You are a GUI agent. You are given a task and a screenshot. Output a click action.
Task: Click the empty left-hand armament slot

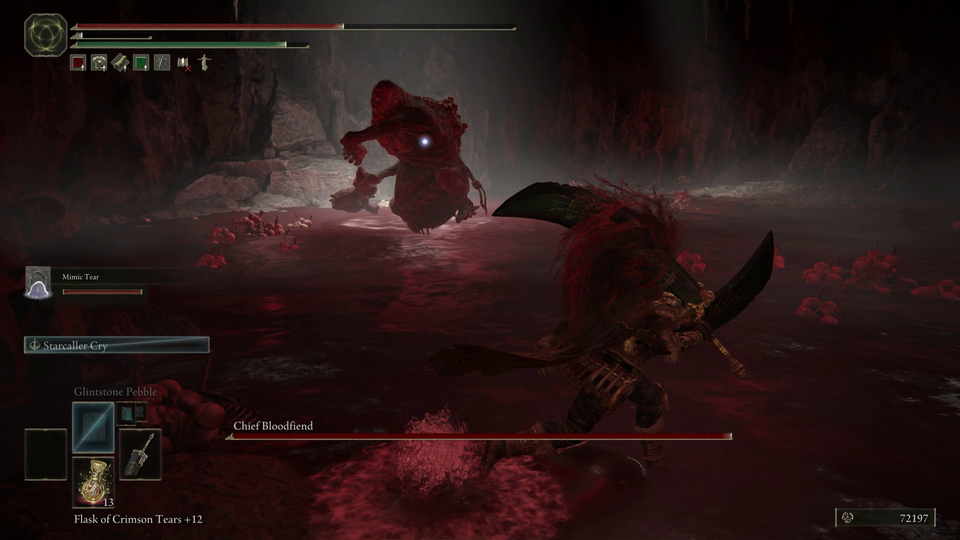point(46,453)
